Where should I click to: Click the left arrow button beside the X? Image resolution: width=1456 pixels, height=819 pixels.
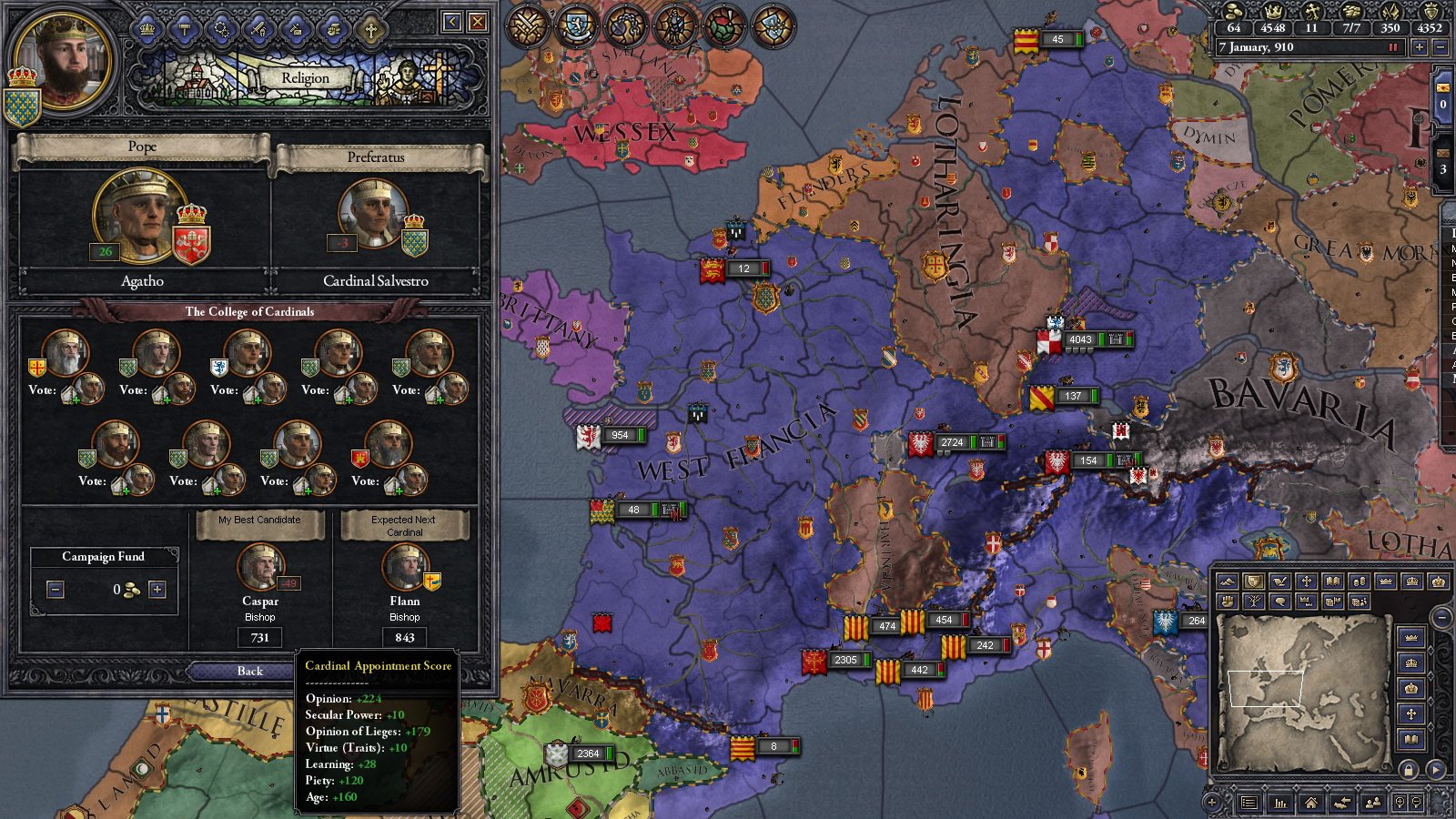(451, 22)
